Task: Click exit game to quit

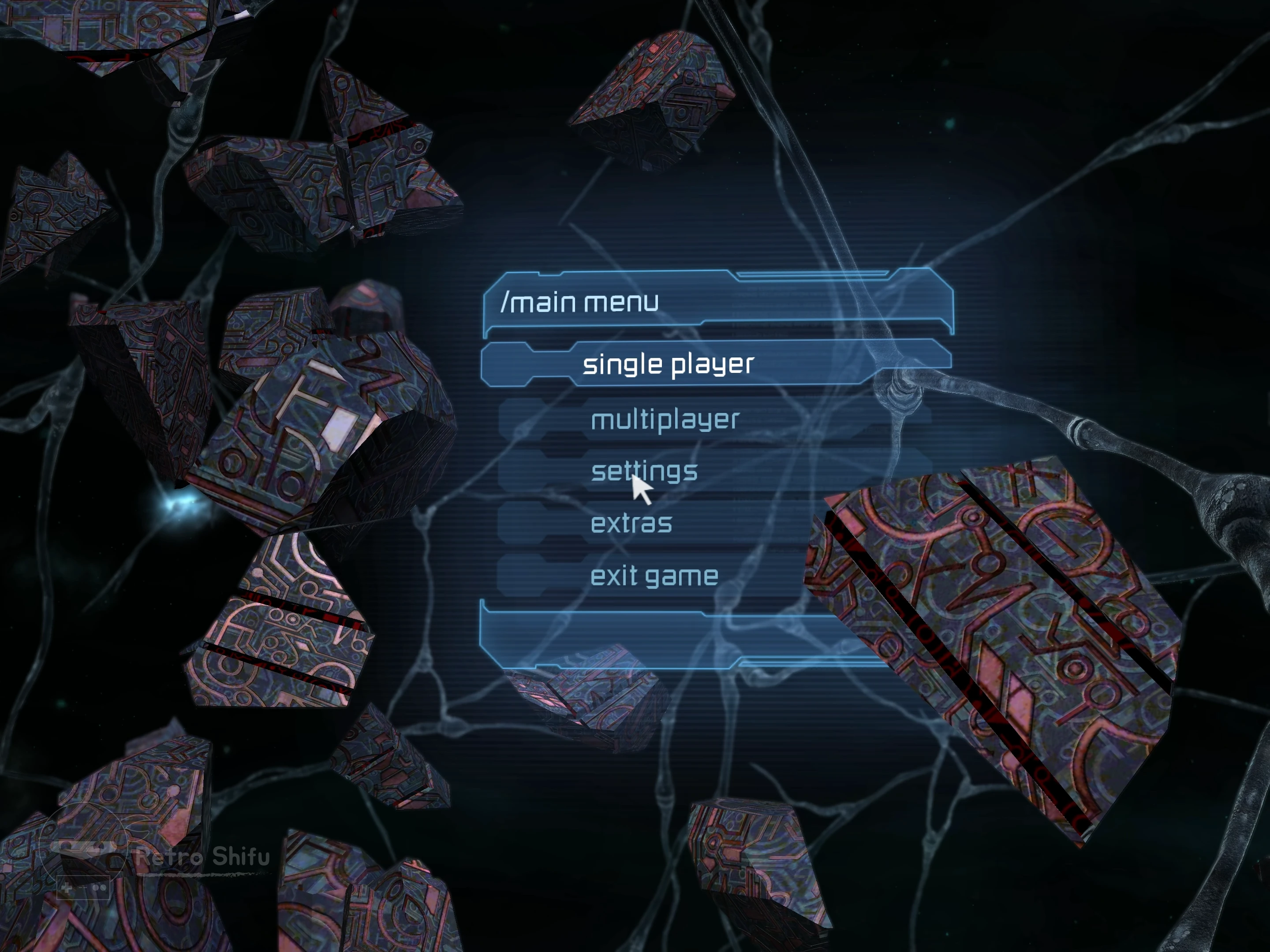Action: point(654,576)
